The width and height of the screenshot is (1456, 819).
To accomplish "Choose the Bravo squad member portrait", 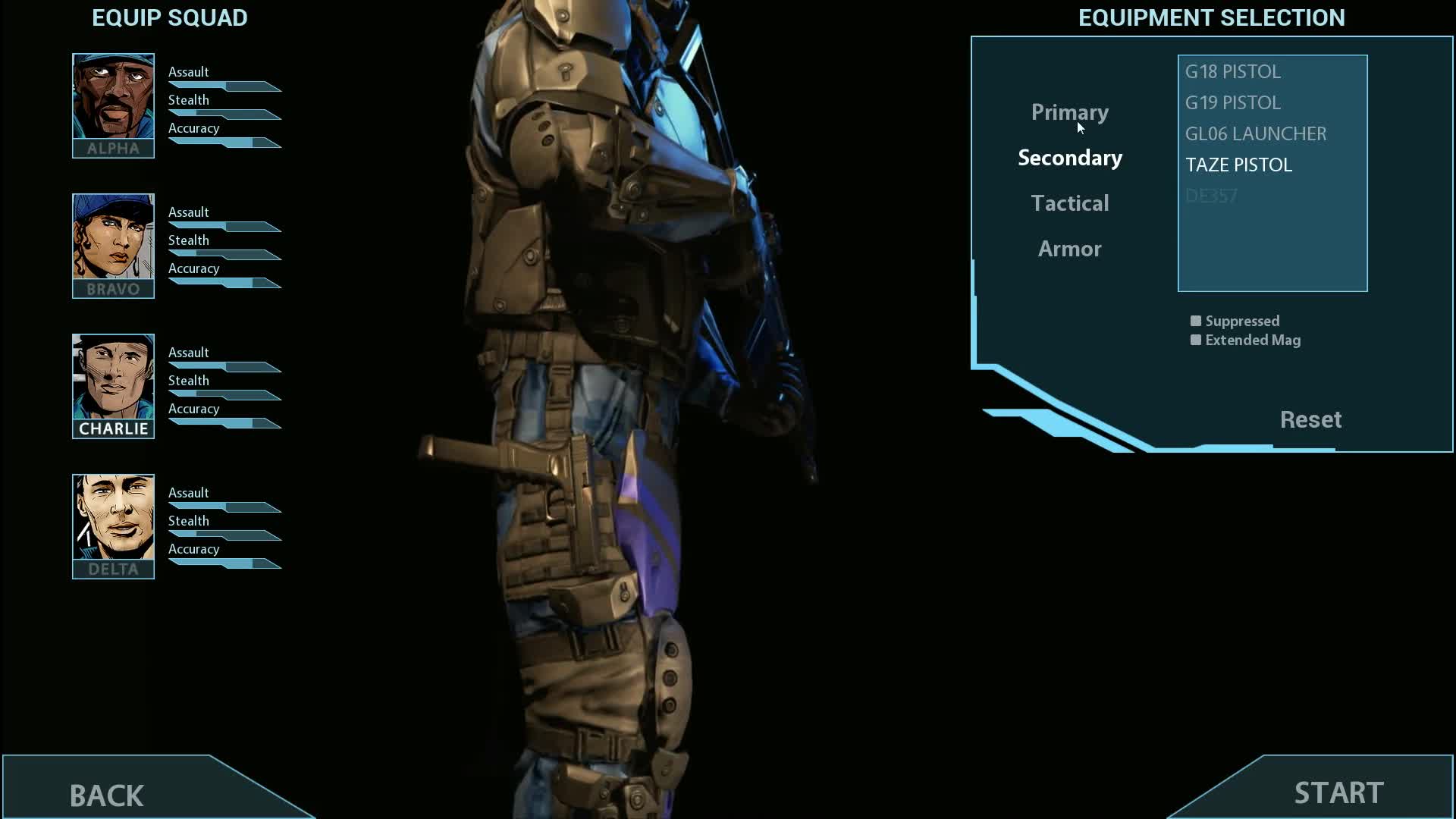I will (113, 245).
